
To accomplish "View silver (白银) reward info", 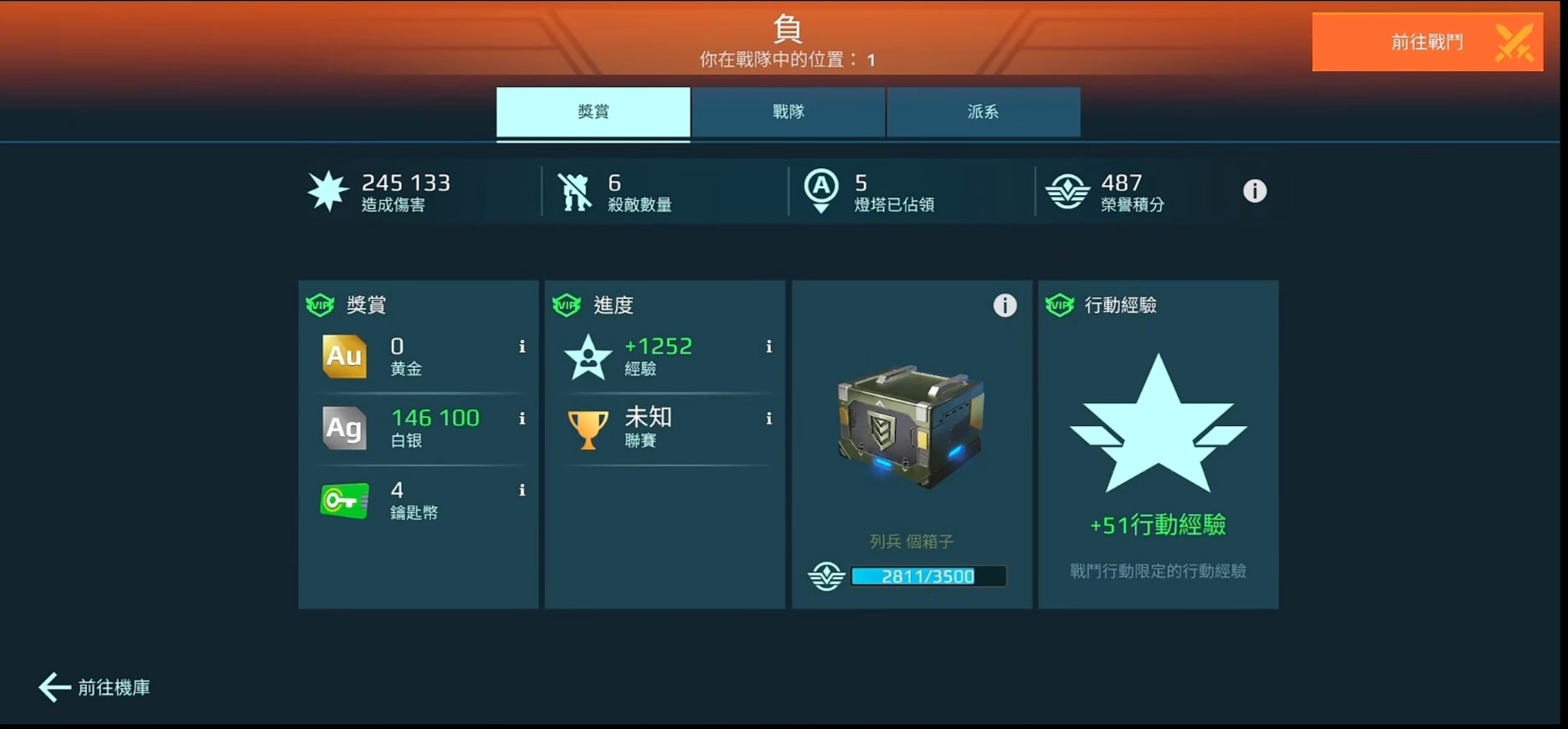I will [522, 418].
